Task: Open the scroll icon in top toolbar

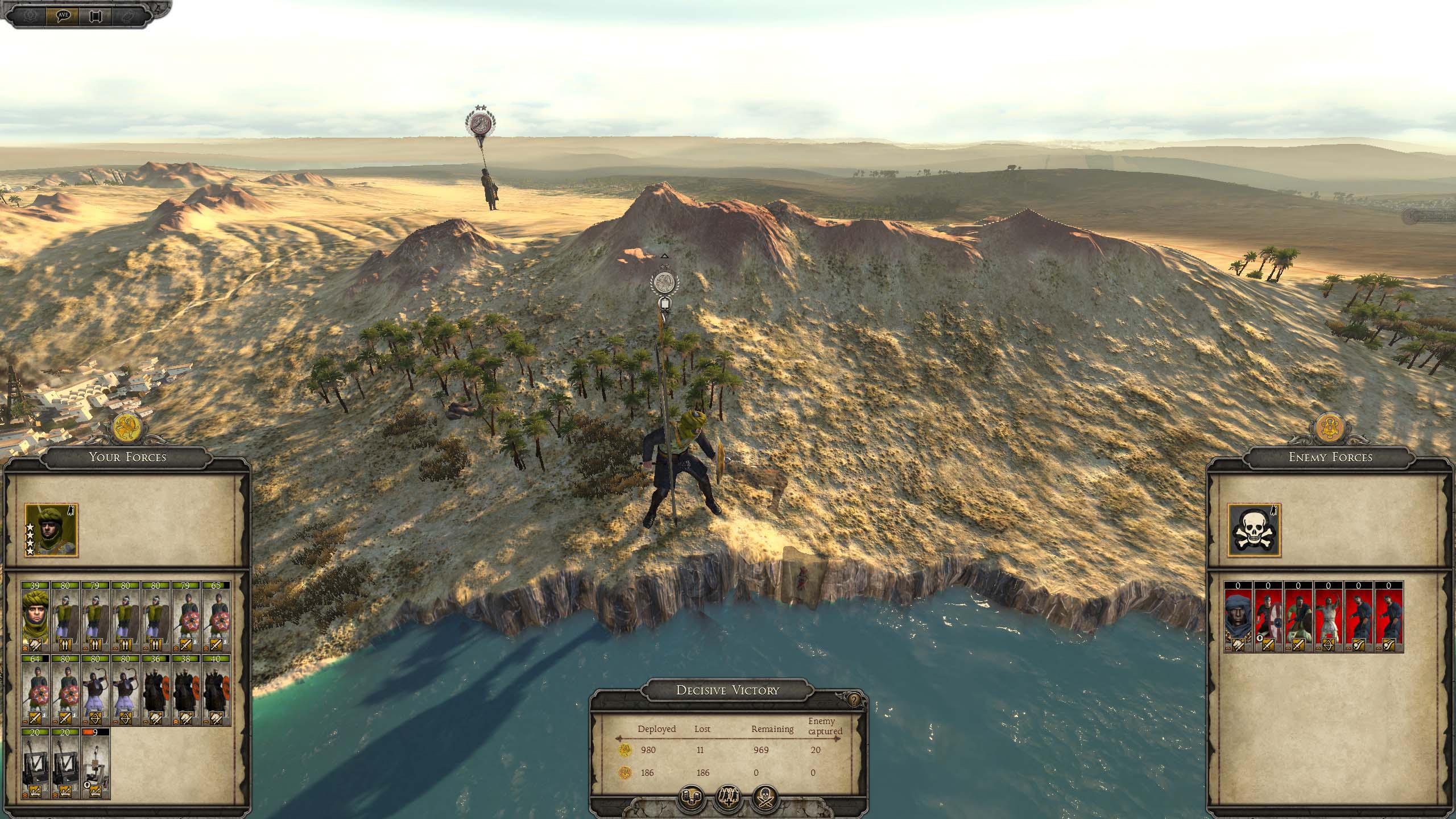Action: tap(94, 15)
